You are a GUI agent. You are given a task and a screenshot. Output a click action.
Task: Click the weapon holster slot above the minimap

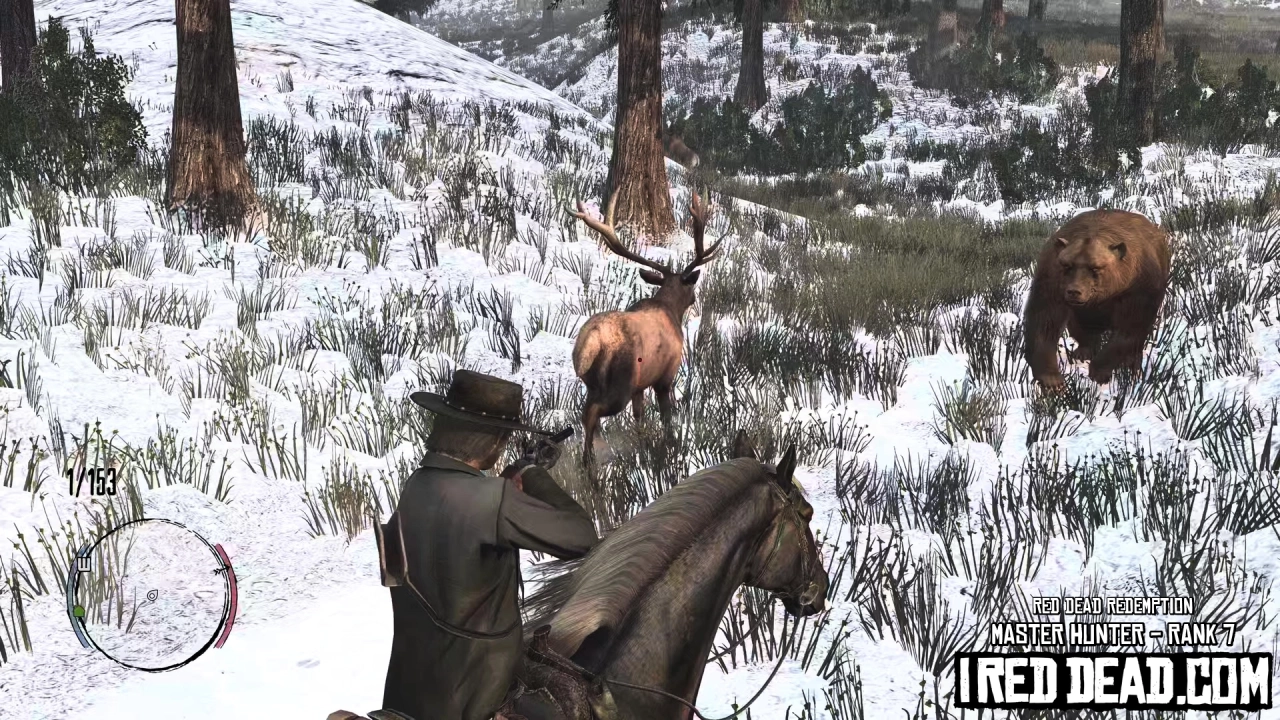coord(84,564)
